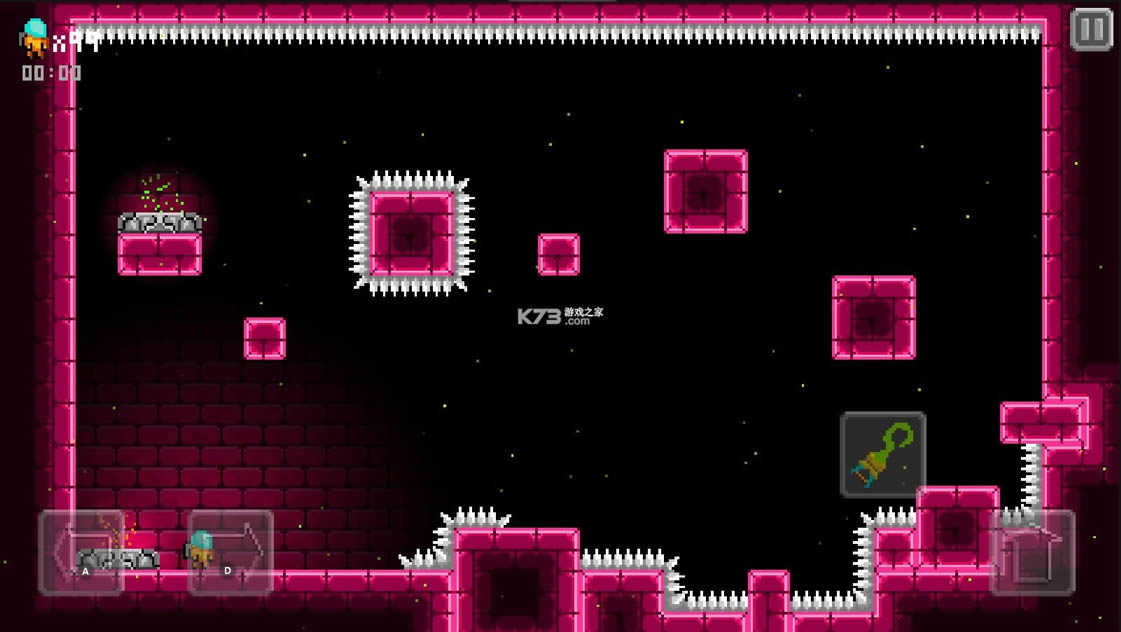Screen dimensions: 1121x632
Task: Pause the game with the pause button
Action: pyautogui.click(x=1091, y=30)
